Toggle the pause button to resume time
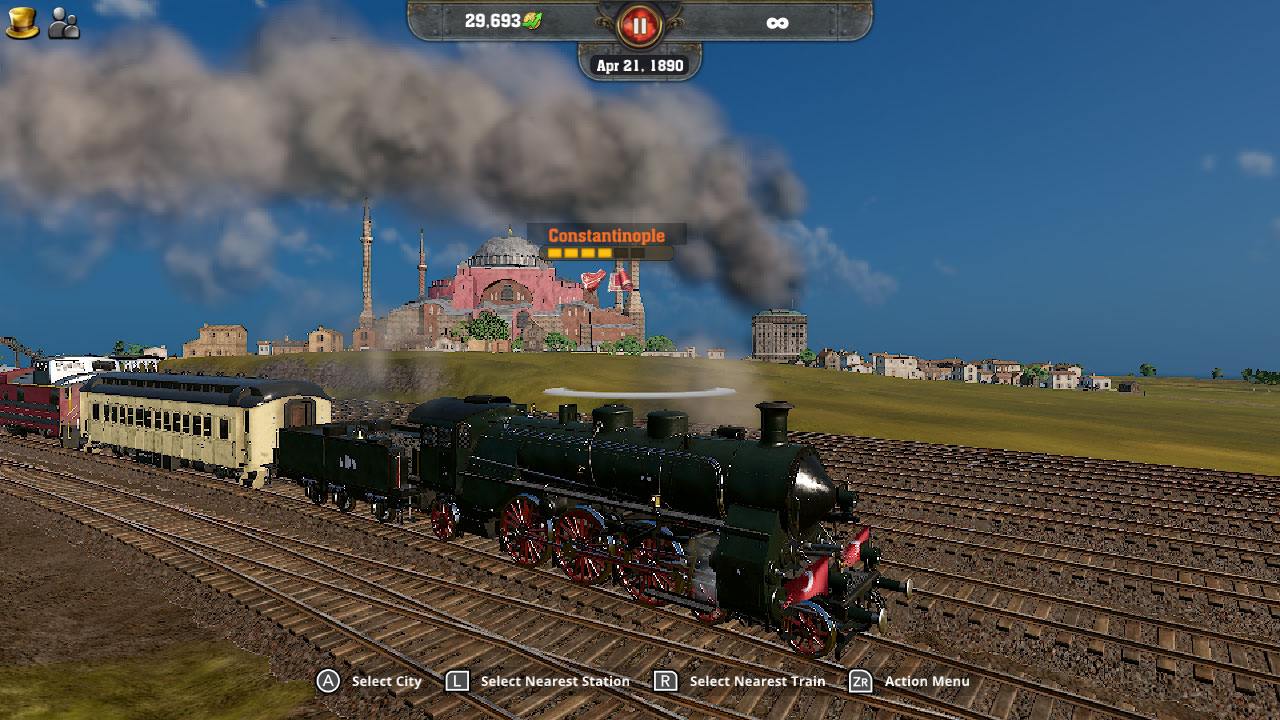Image resolution: width=1280 pixels, height=720 pixels. [x=639, y=24]
